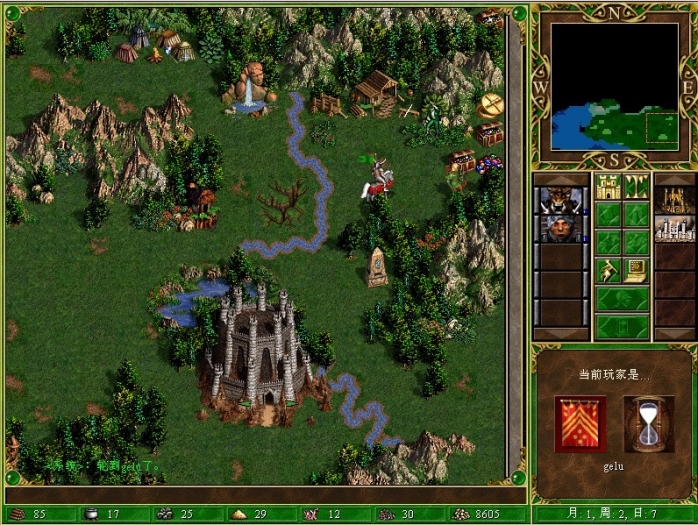Screen dimensions: 698x525
Task: Click the next hero helmet button
Action: pos(622,298)
